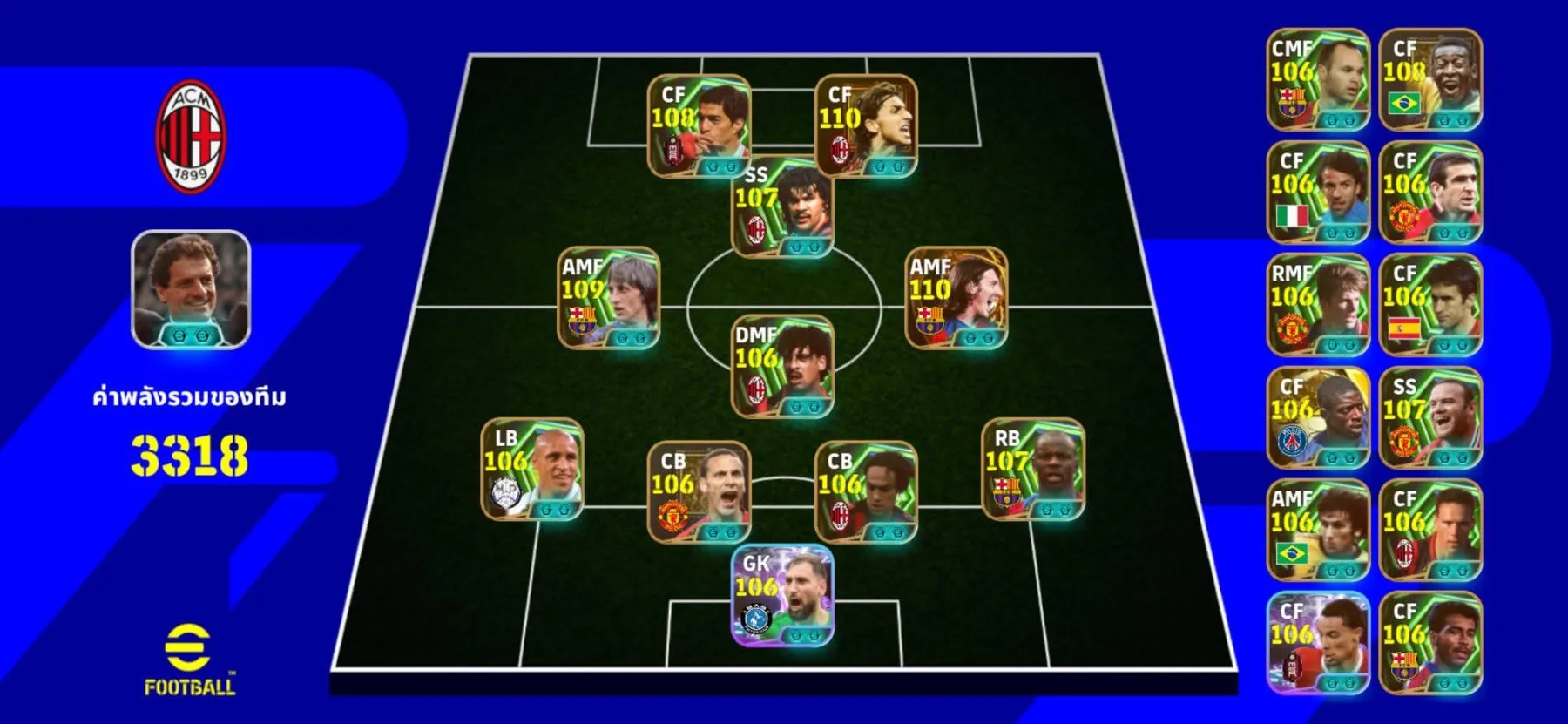
Task: Select the RB card rated 107
Action: pos(1033,469)
